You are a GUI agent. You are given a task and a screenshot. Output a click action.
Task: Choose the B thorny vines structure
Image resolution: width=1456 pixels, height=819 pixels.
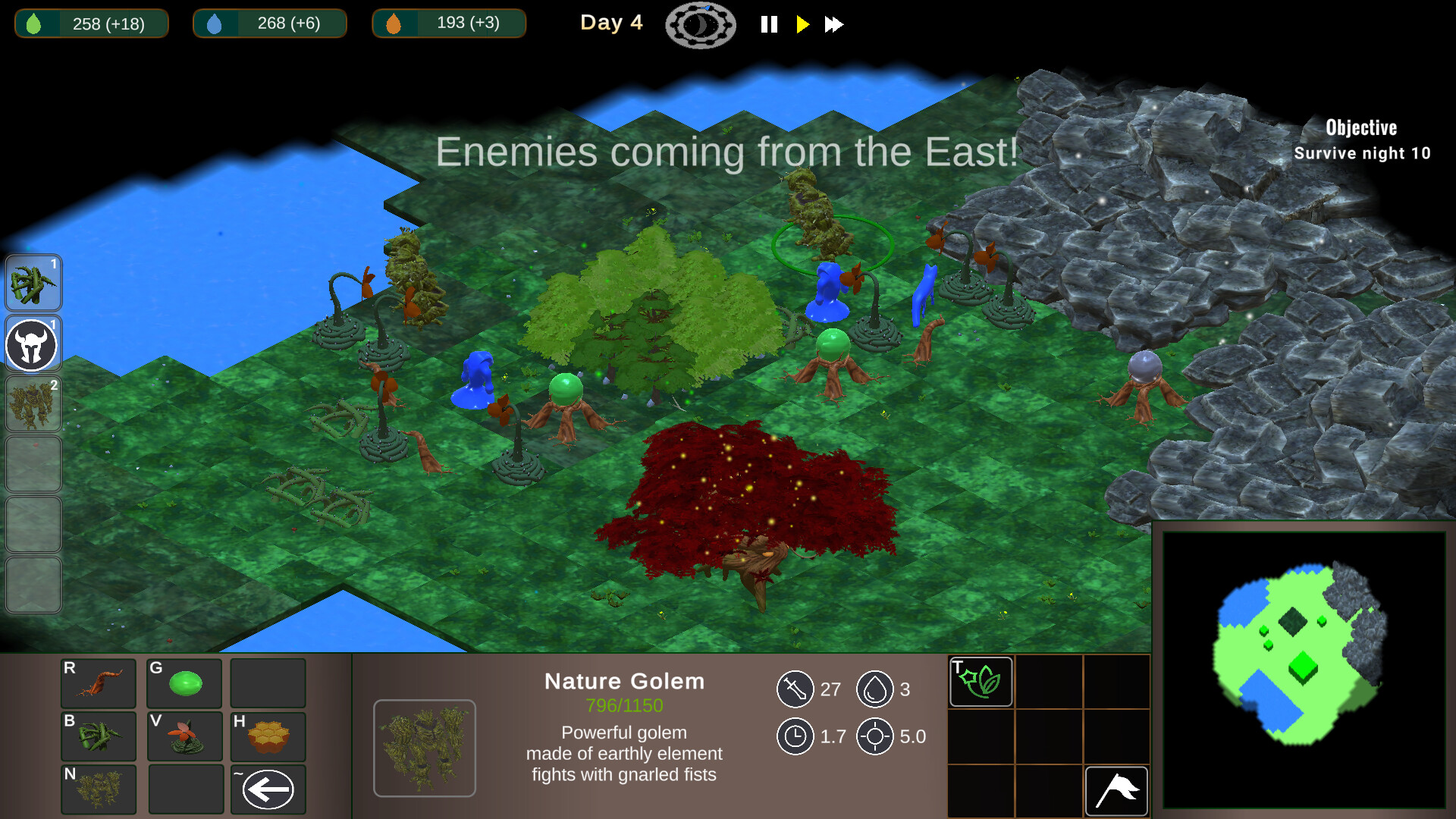click(x=98, y=736)
